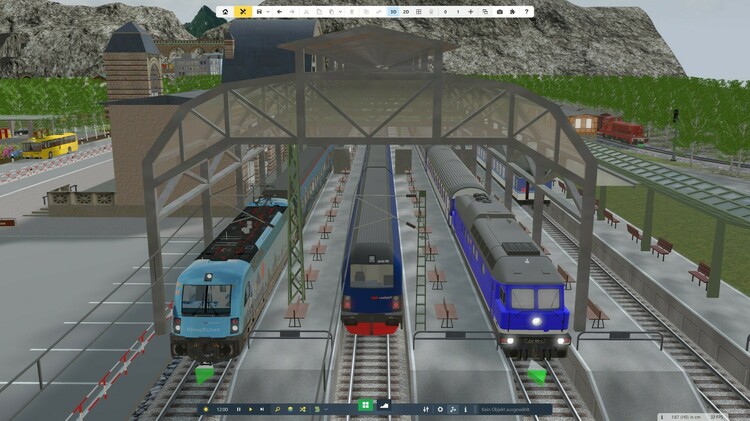Open the gear settings in bottom bar
The image size is (750, 421).
[x=440, y=409]
